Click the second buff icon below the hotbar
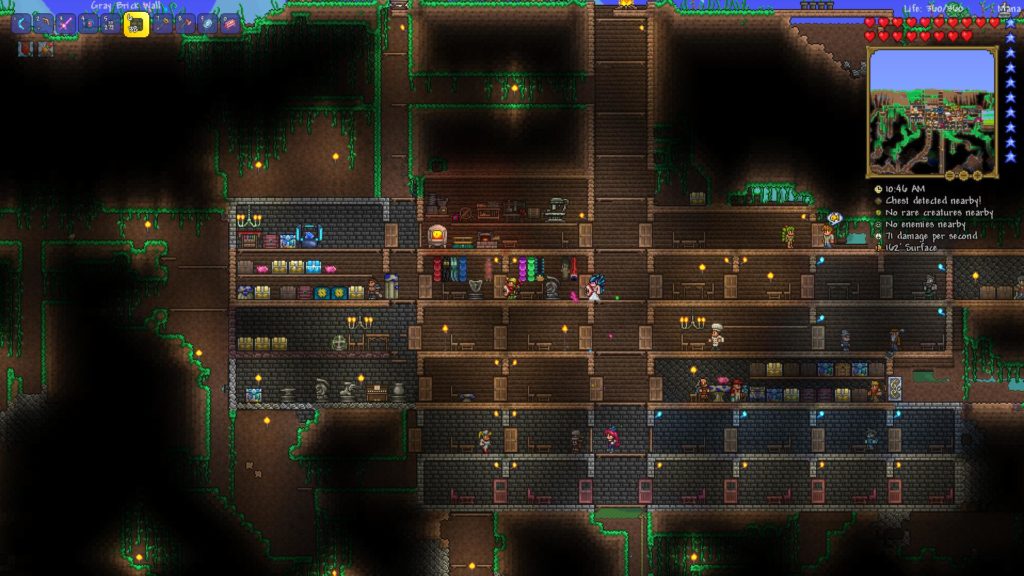1024x576 pixels. (44, 48)
